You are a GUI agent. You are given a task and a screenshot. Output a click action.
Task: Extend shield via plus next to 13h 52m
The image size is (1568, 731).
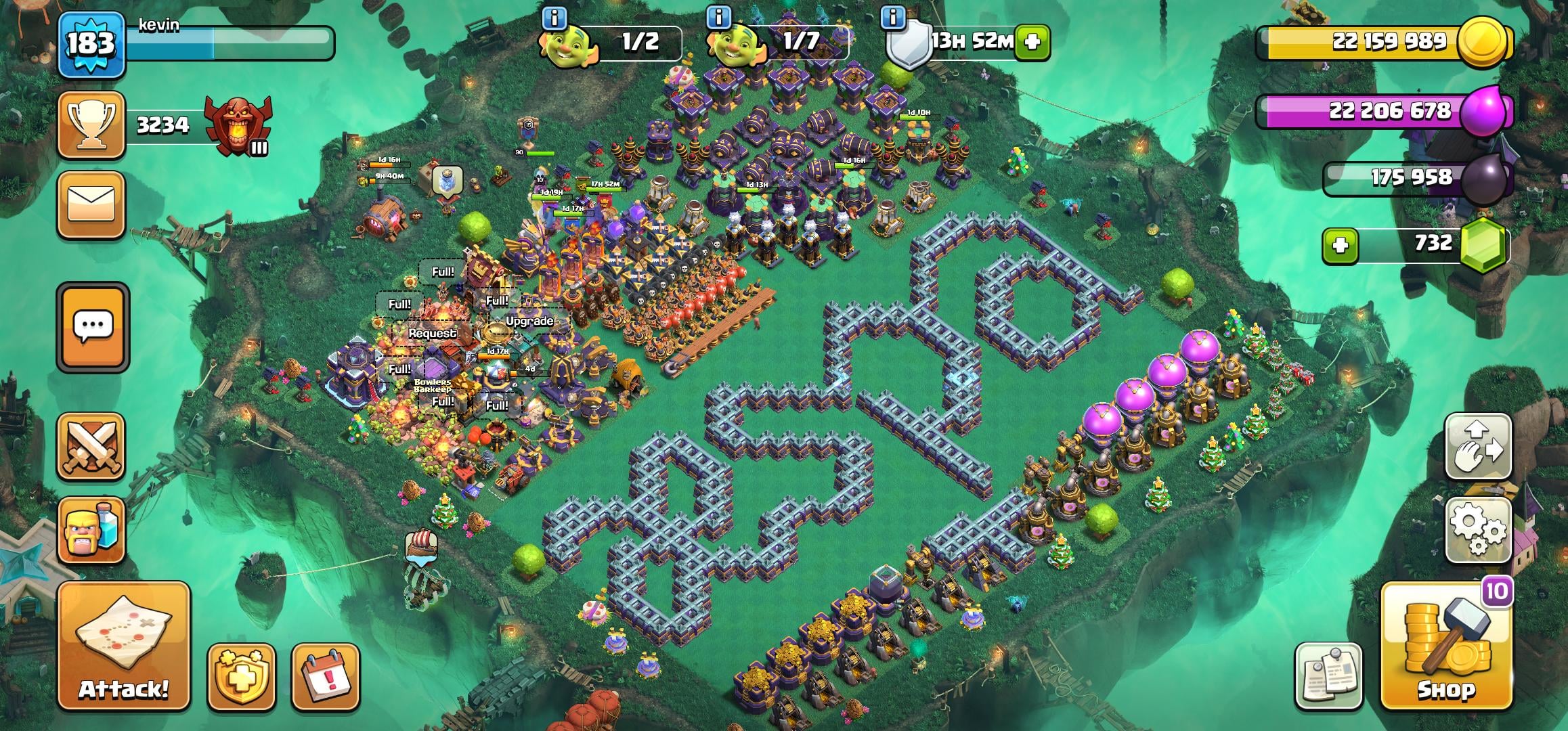pos(1032,40)
